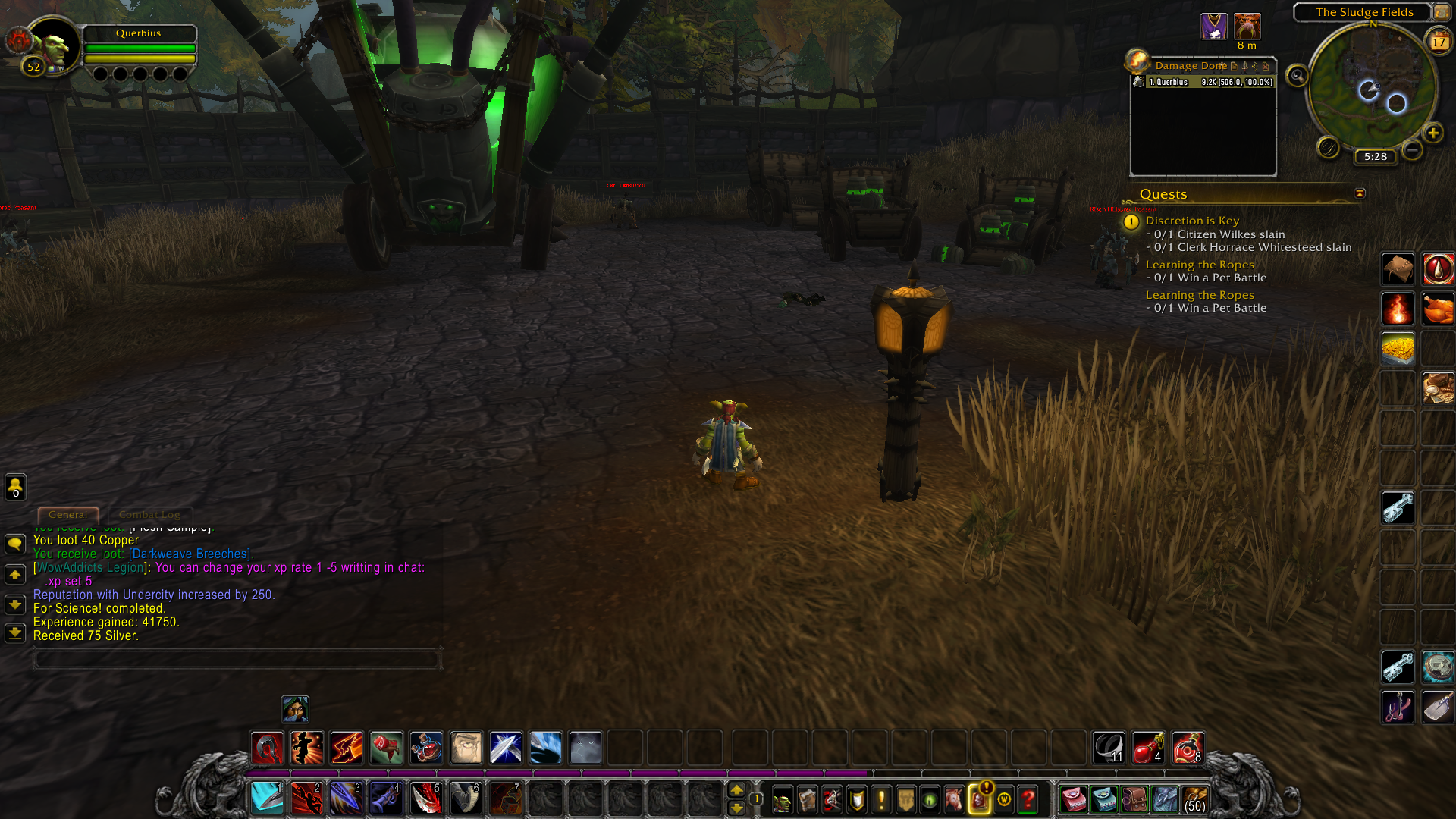
Task: Select the Discretion is Key quest
Action: click(1192, 221)
